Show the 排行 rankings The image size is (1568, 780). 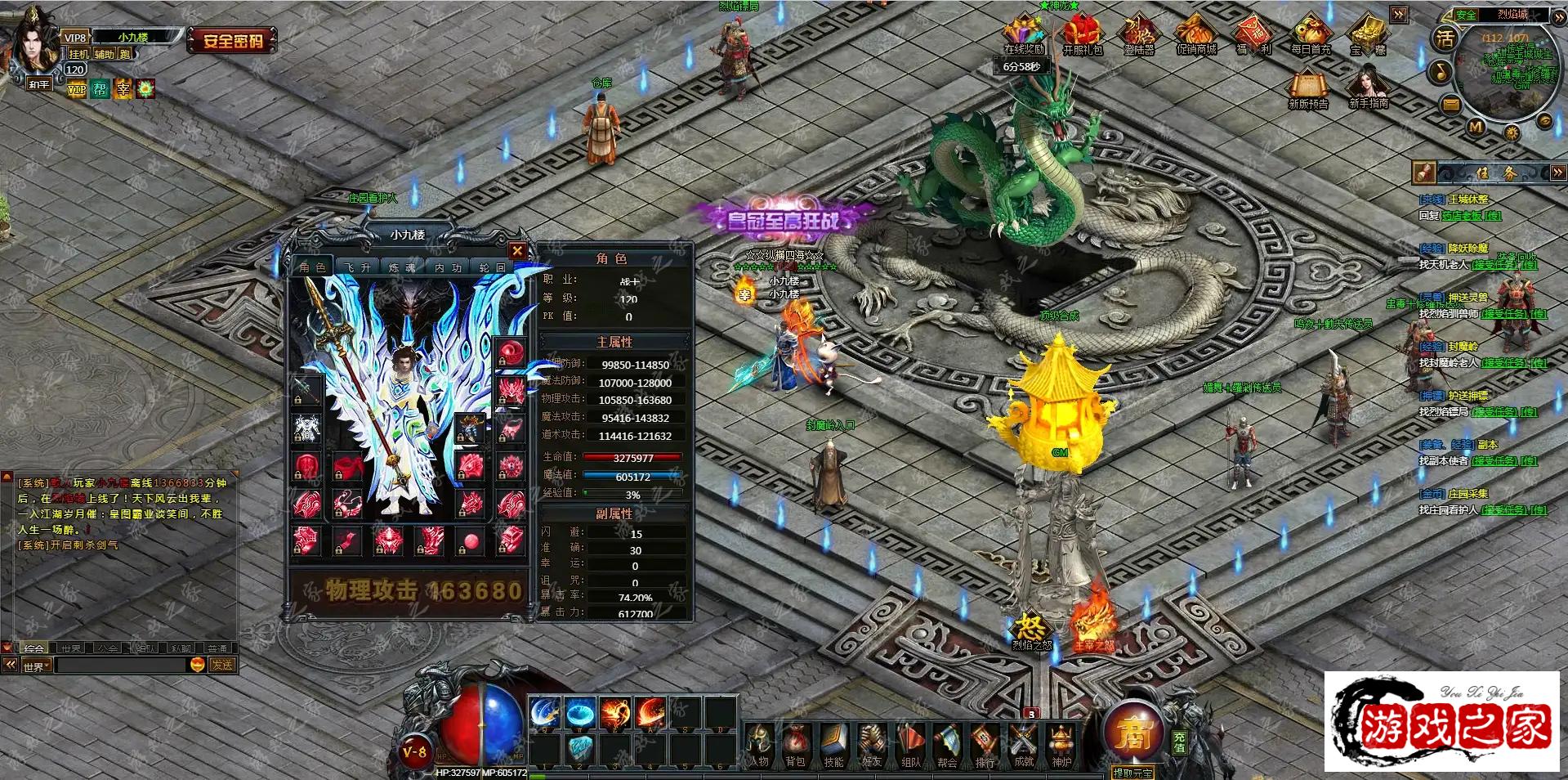coord(985,746)
